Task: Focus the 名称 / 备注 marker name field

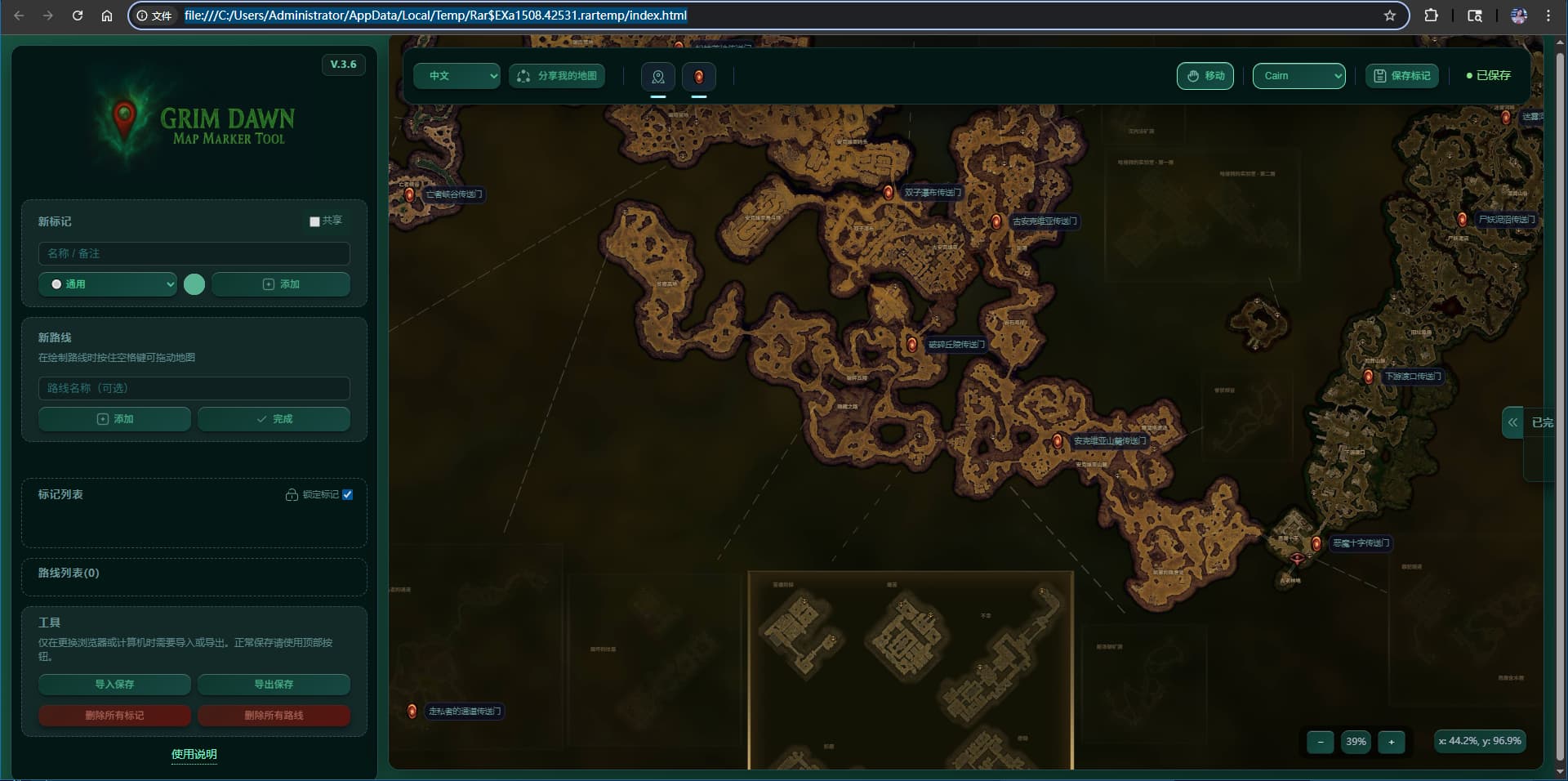Action: point(194,253)
